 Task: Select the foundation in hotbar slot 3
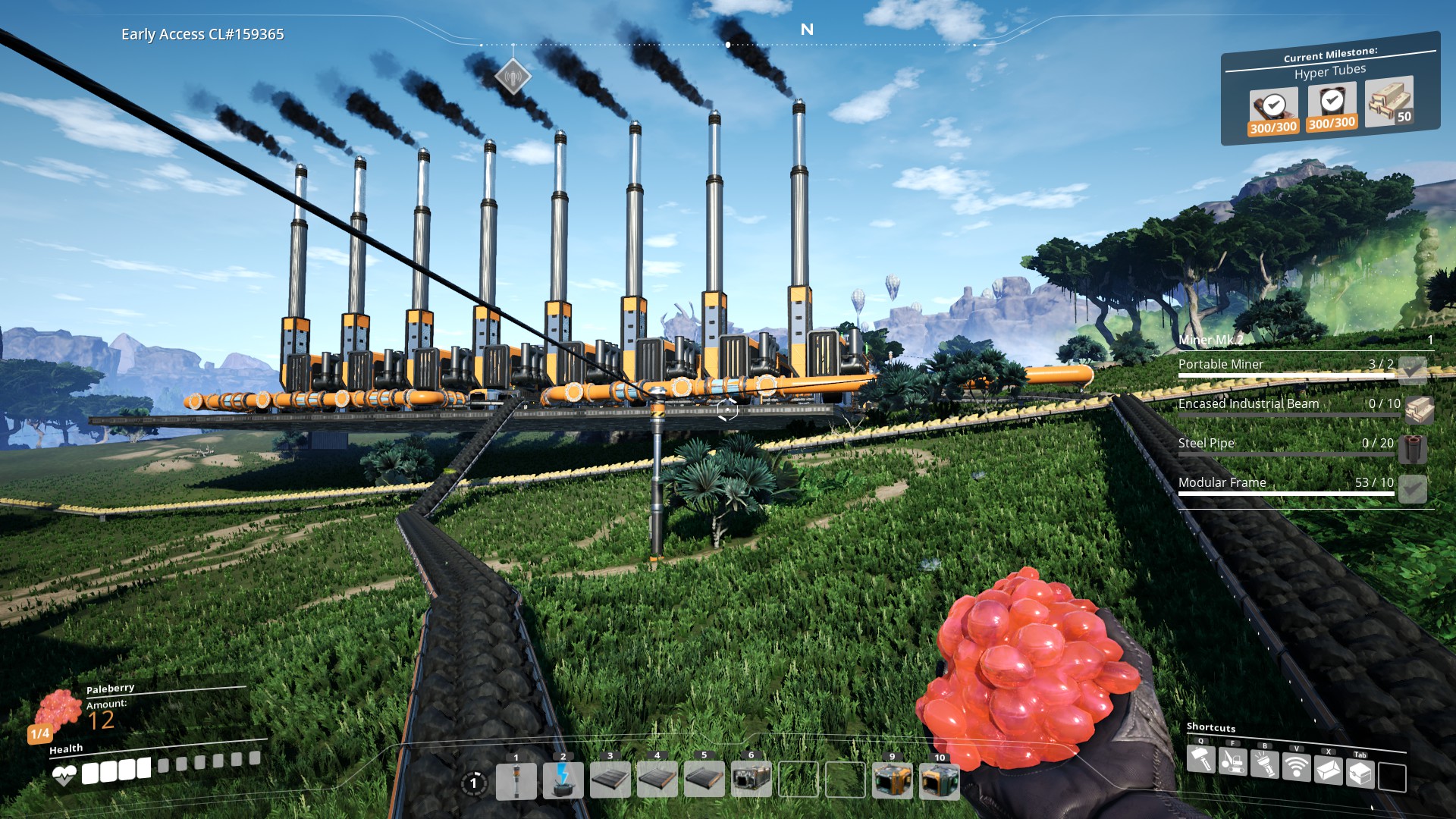pyautogui.click(x=610, y=781)
